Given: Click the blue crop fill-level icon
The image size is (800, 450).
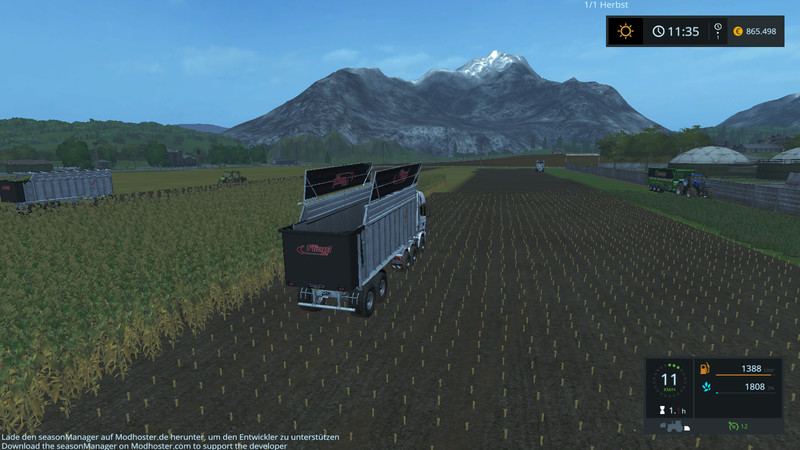Looking at the screenshot, I should pyautogui.click(x=705, y=387).
